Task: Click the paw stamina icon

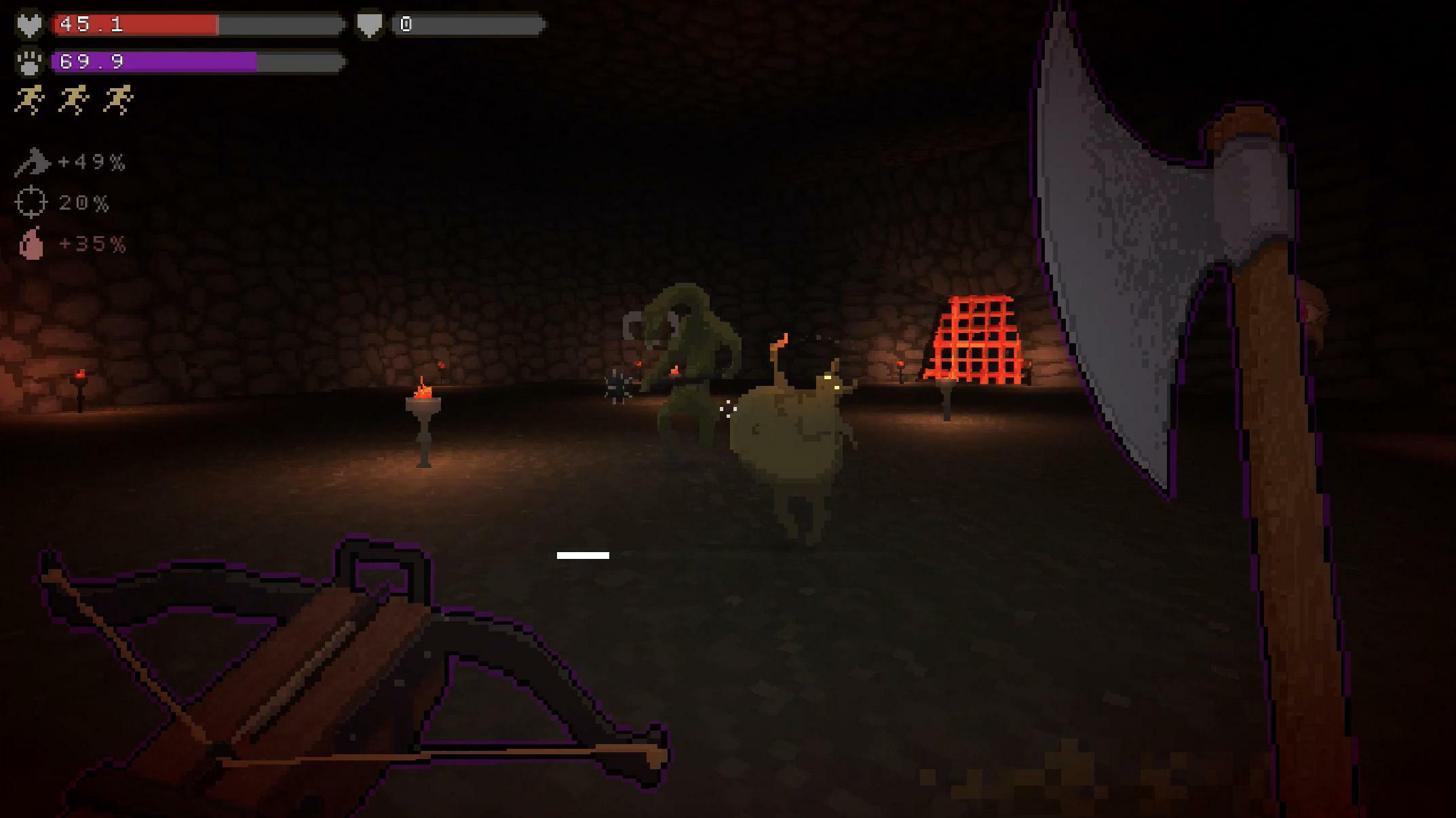Action: pyautogui.click(x=28, y=63)
